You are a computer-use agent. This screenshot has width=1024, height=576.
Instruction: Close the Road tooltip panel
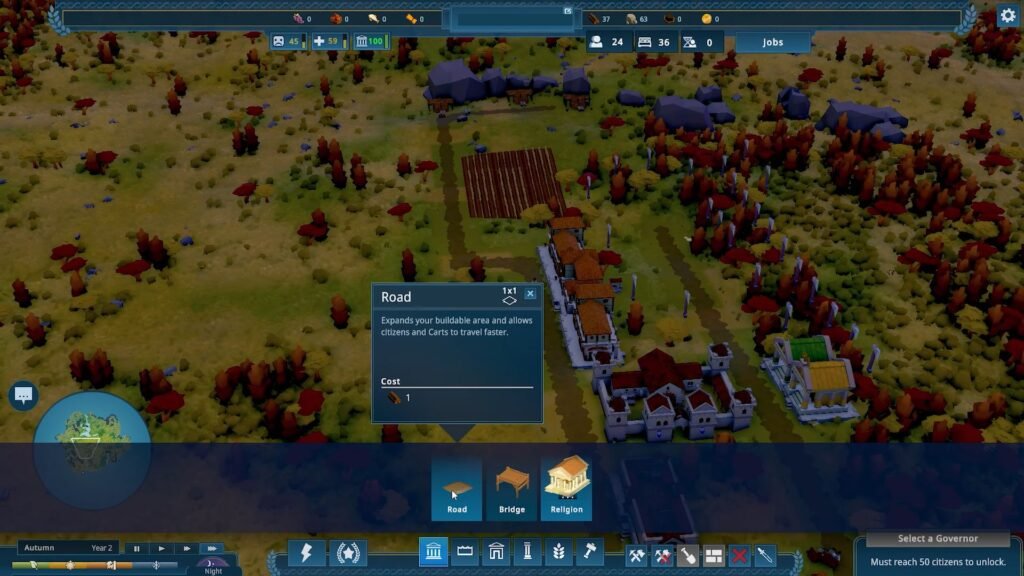coord(530,294)
